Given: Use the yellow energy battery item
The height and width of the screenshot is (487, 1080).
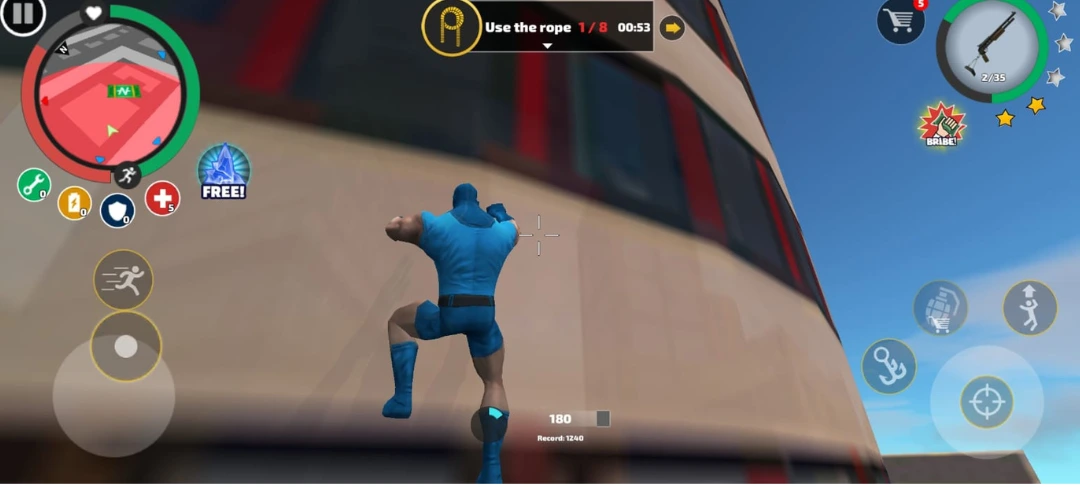Looking at the screenshot, I should point(74,203).
